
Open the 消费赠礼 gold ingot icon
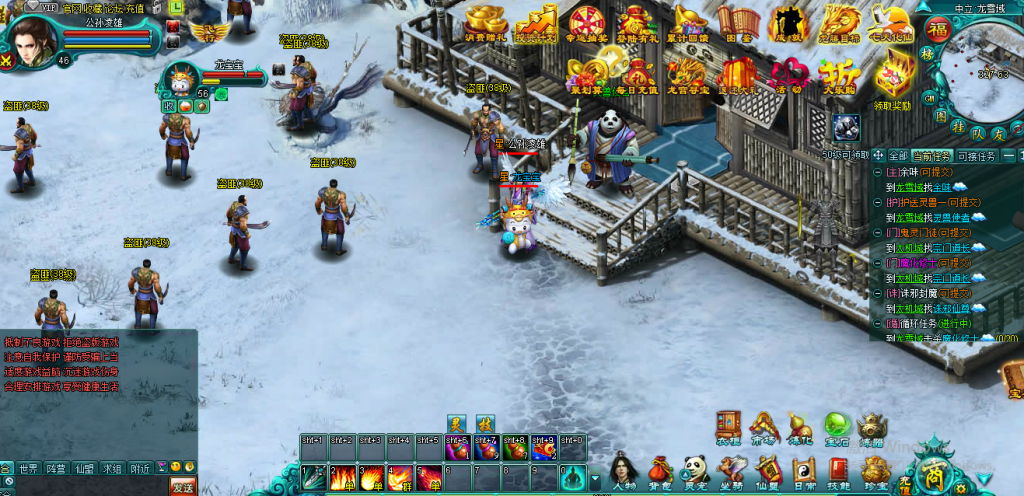click(x=487, y=22)
